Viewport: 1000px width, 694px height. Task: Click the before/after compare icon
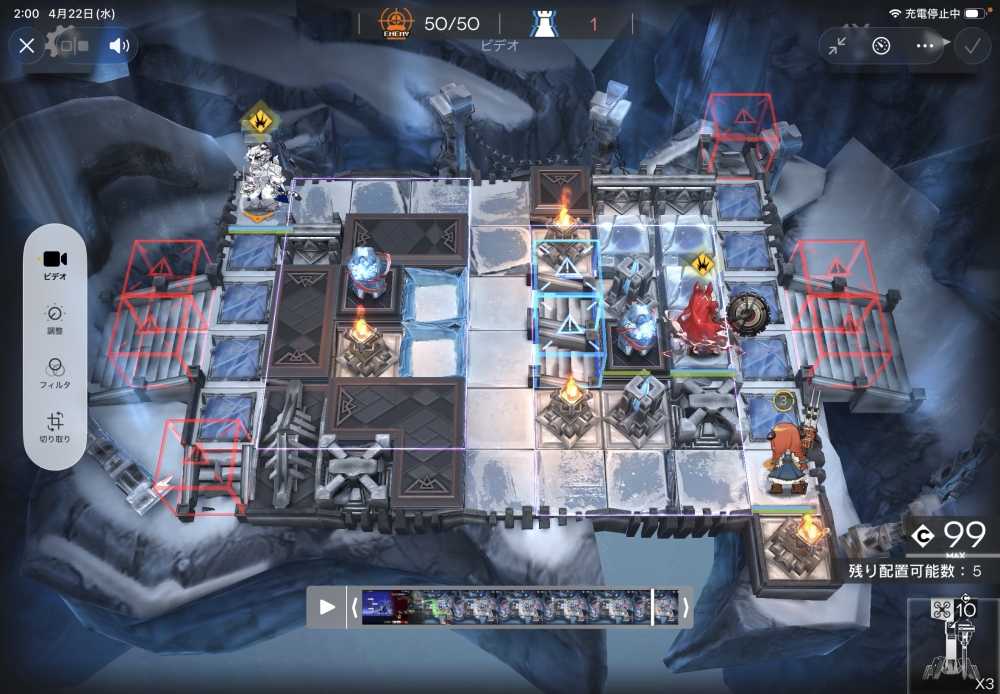[x=73, y=45]
